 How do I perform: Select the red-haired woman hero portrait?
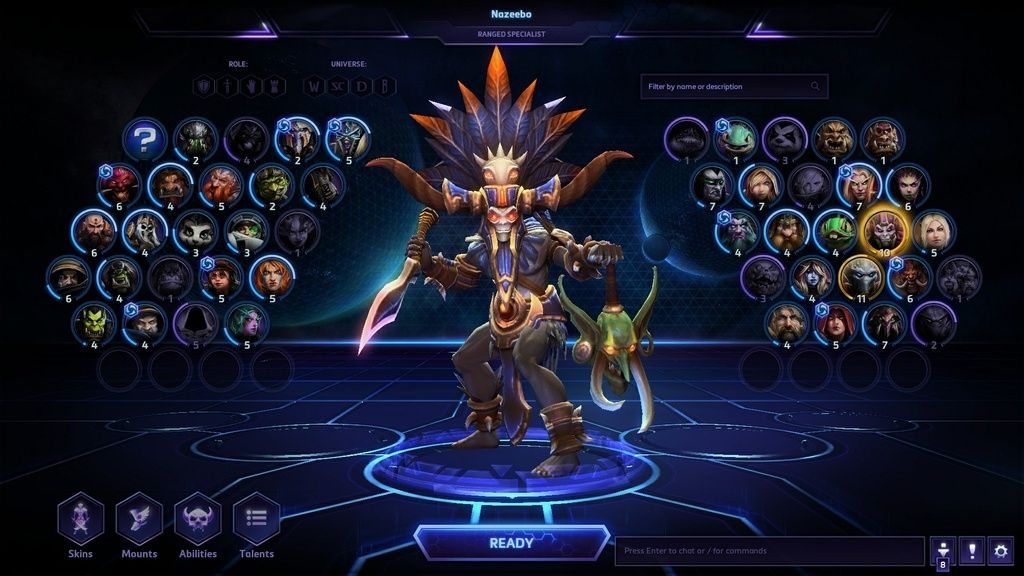point(270,277)
